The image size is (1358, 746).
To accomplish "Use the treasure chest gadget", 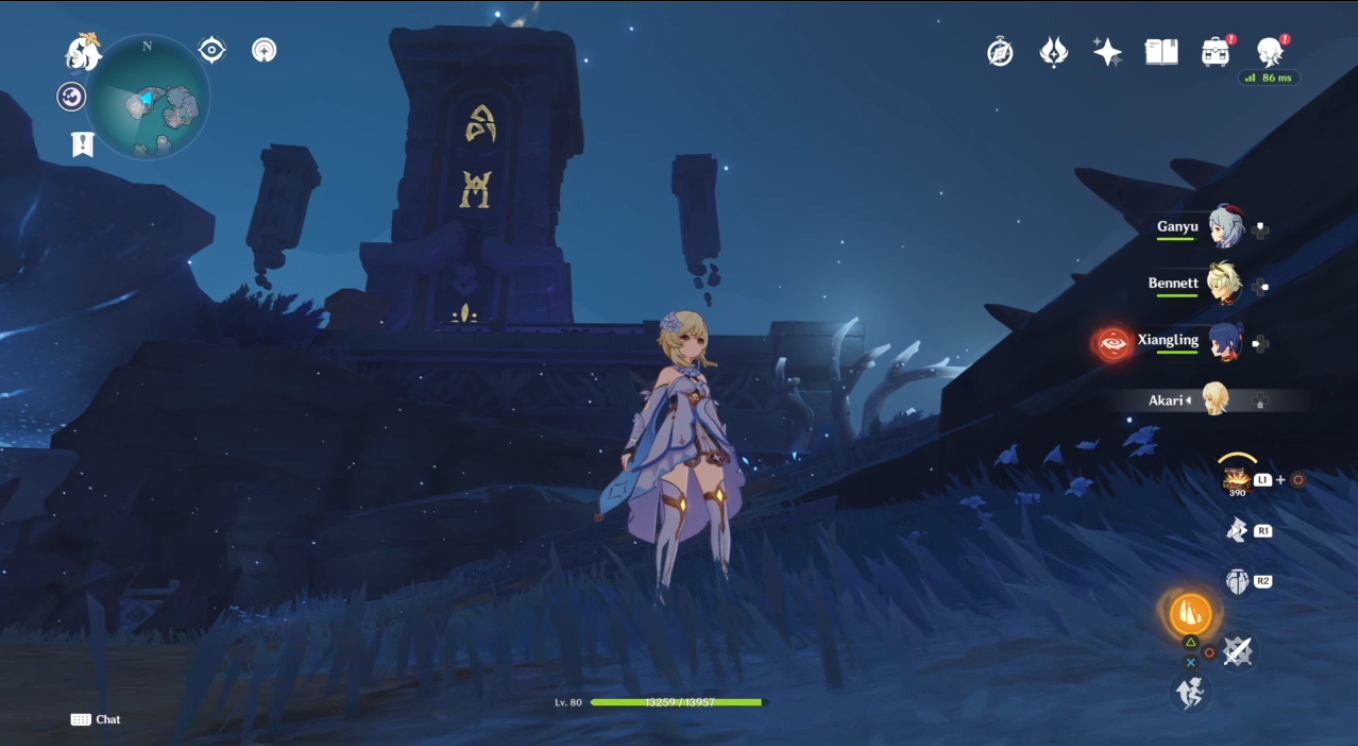I will (1237, 478).
